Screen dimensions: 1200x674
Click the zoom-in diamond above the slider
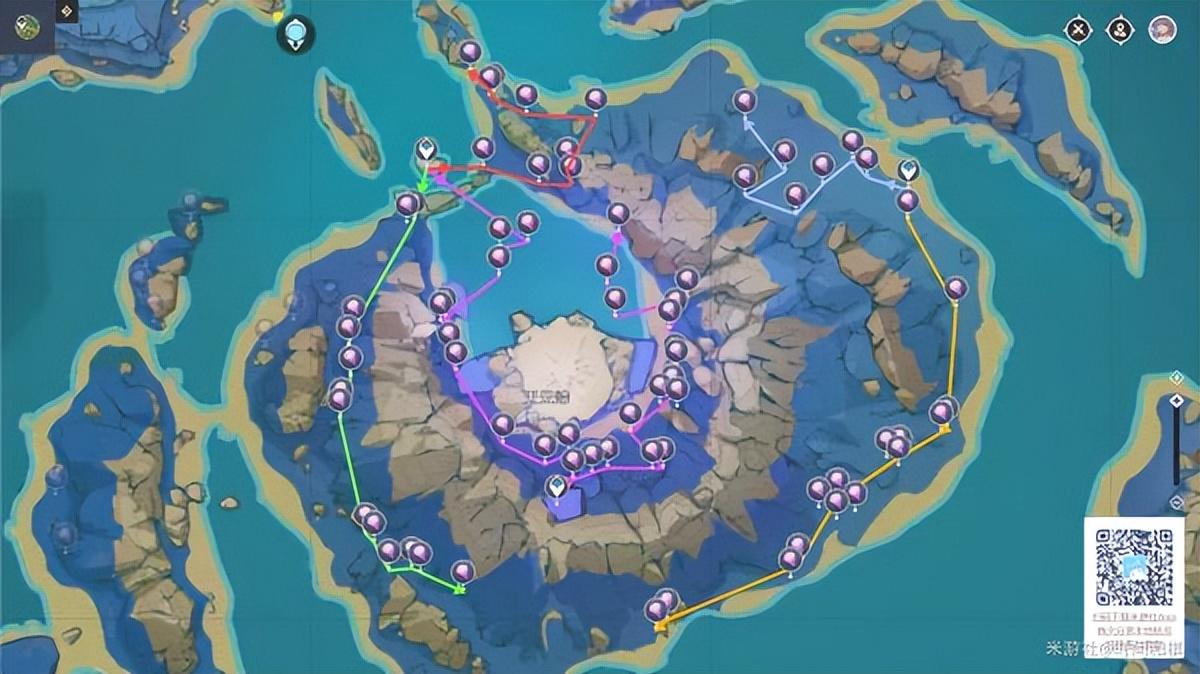point(1176,378)
